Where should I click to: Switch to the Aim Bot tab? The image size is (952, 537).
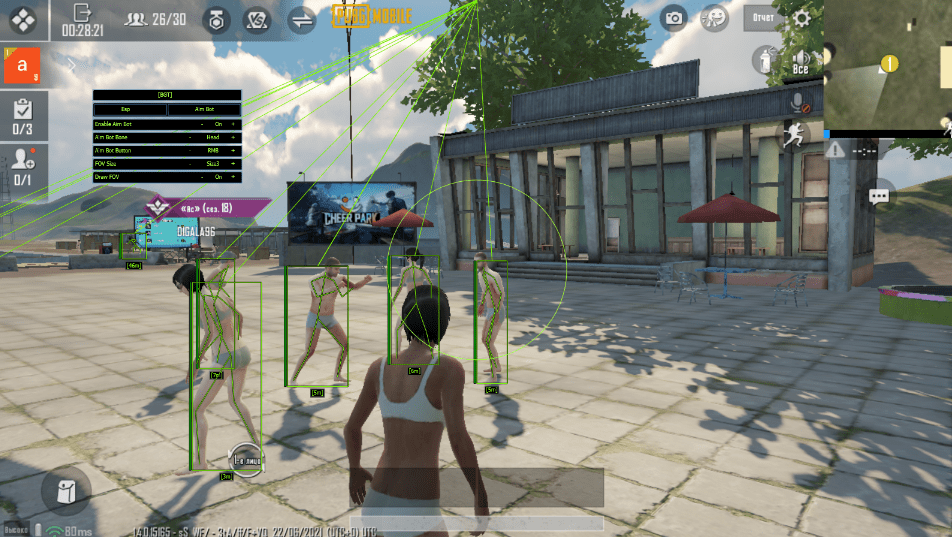(204, 108)
